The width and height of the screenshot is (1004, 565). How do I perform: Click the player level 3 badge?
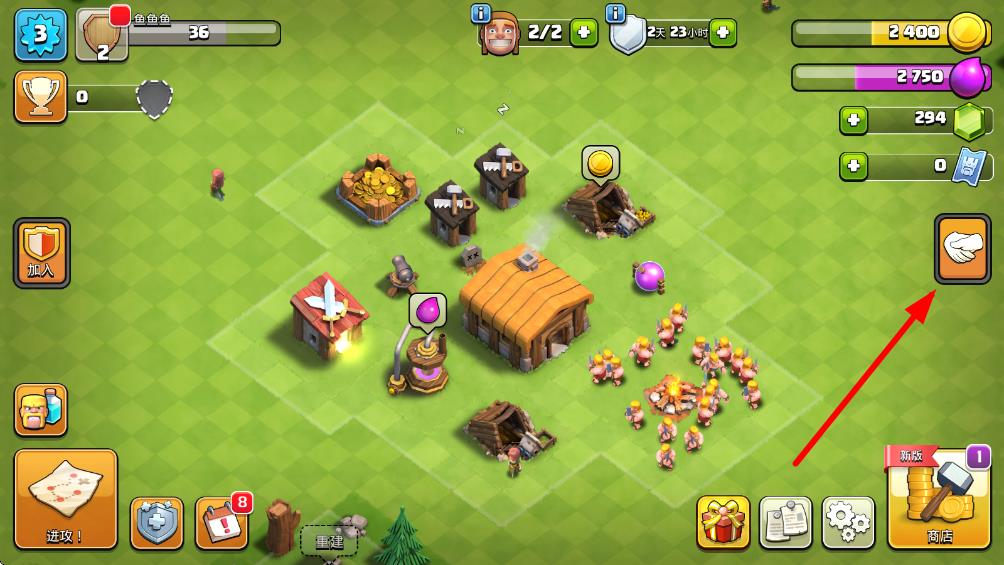pyautogui.click(x=40, y=33)
